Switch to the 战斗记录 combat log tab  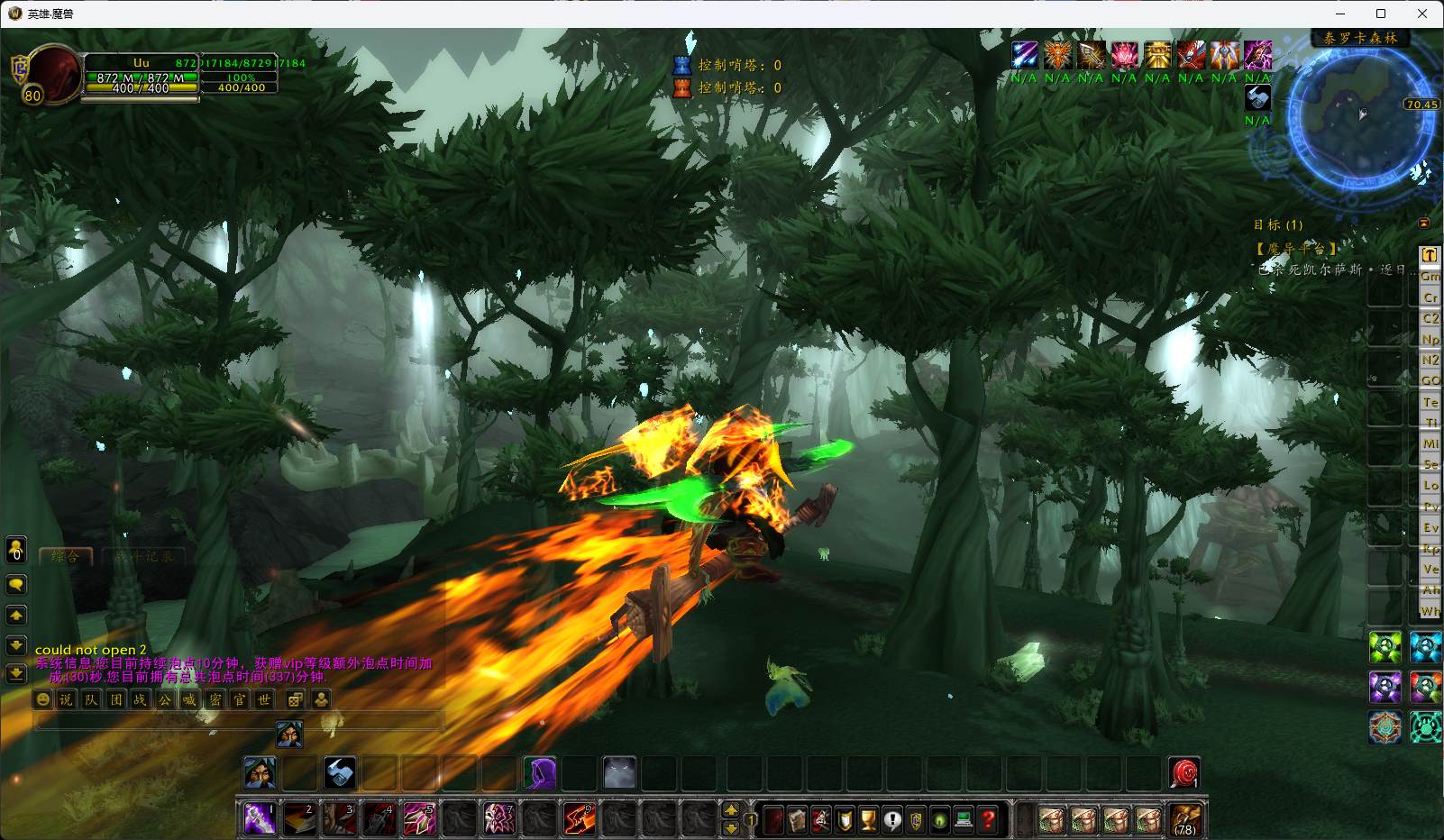click(146, 556)
